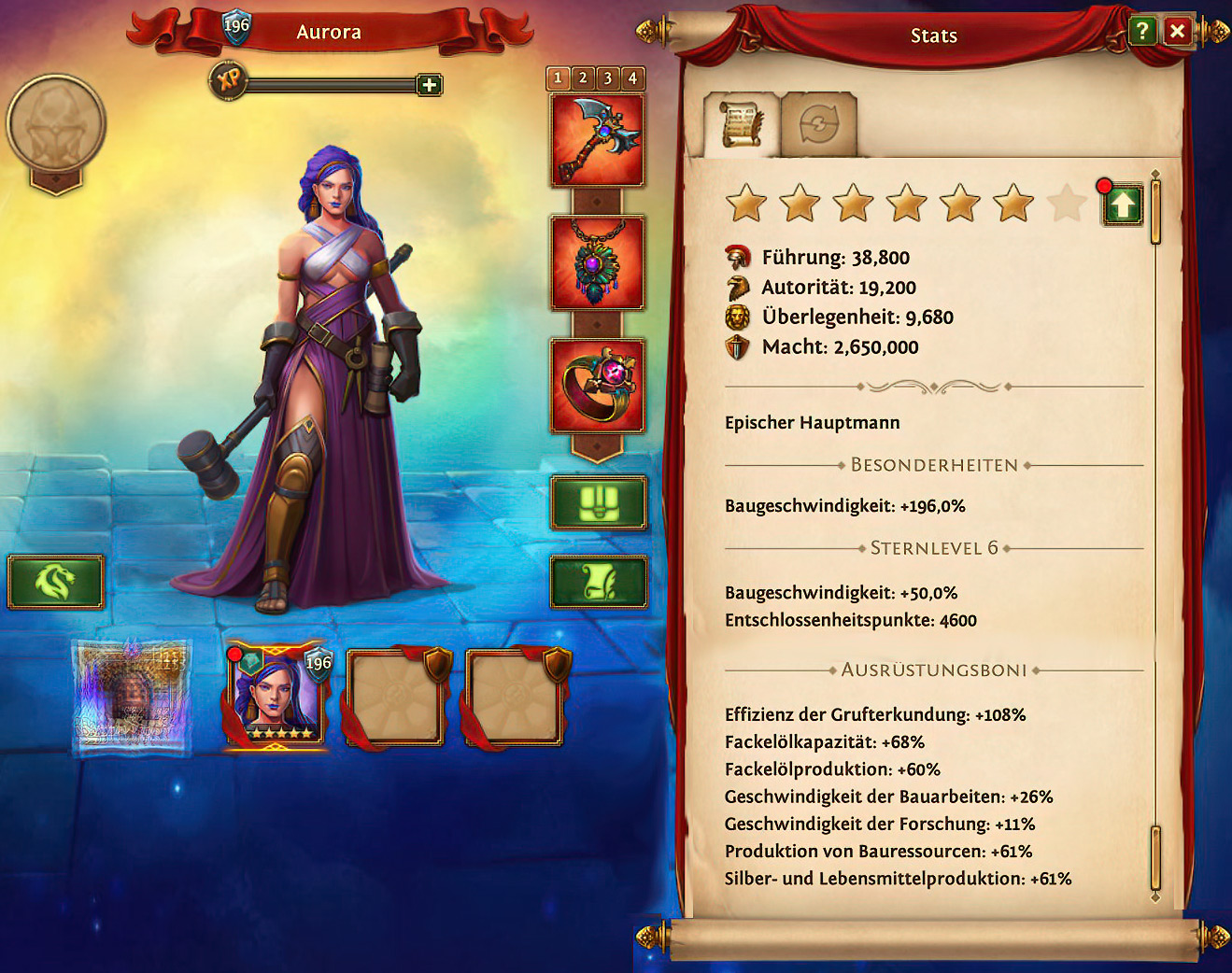The height and width of the screenshot is (973, 1232).
Task: Open the green scroll and quill button
Action: [598, 583]
